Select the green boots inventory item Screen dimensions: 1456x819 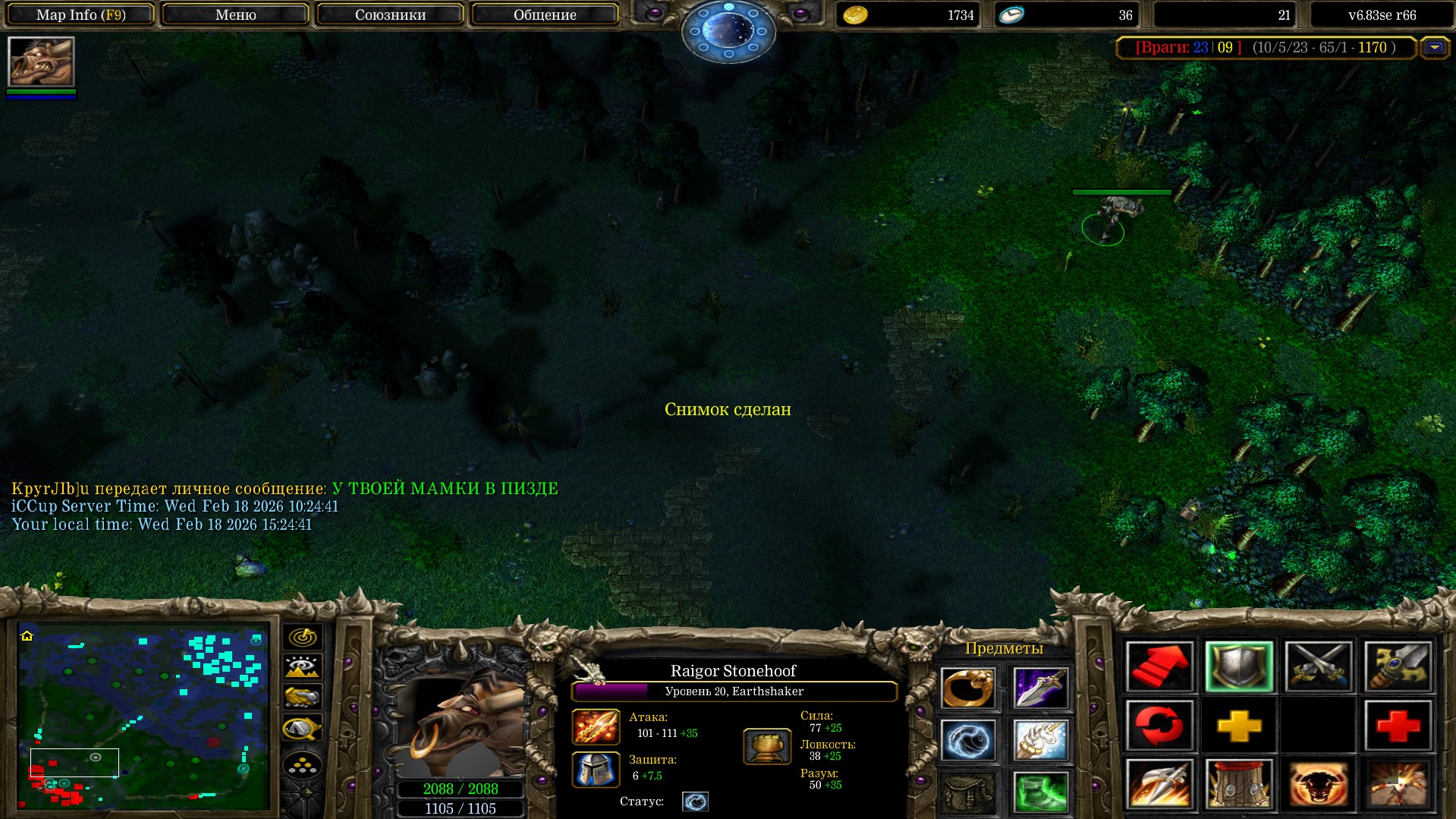[1040, 792]
